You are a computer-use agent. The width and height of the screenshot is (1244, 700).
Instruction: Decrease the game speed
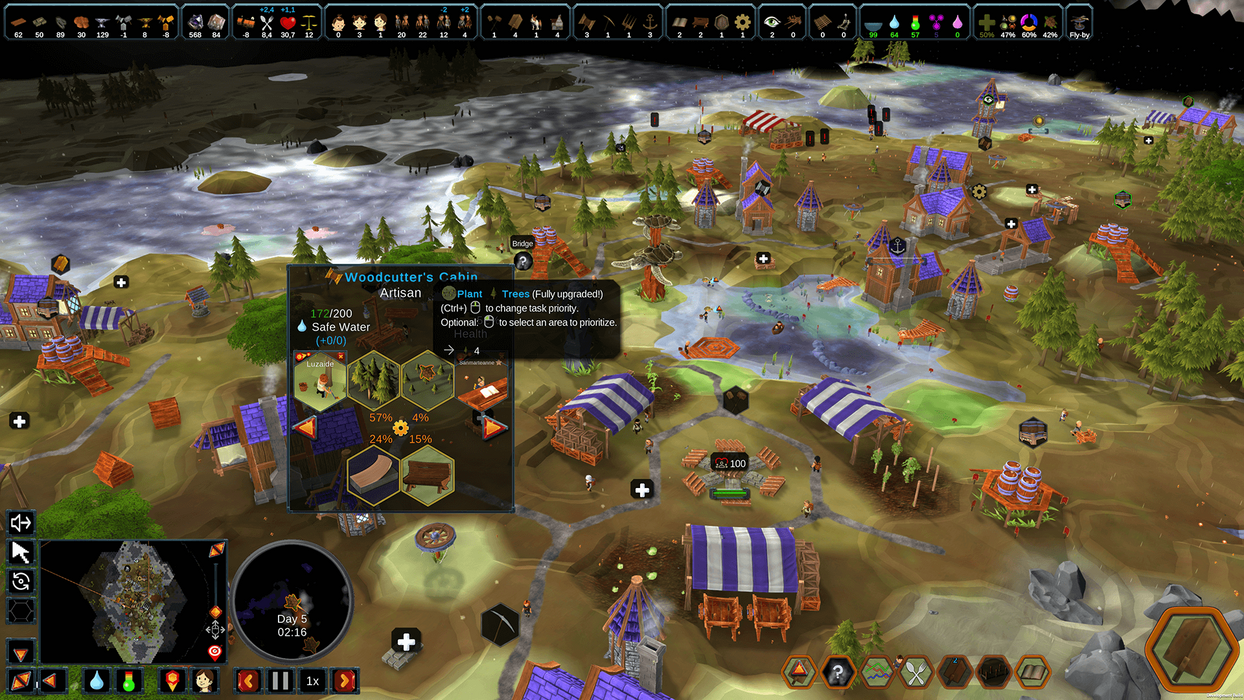click(x=246, y=681)
